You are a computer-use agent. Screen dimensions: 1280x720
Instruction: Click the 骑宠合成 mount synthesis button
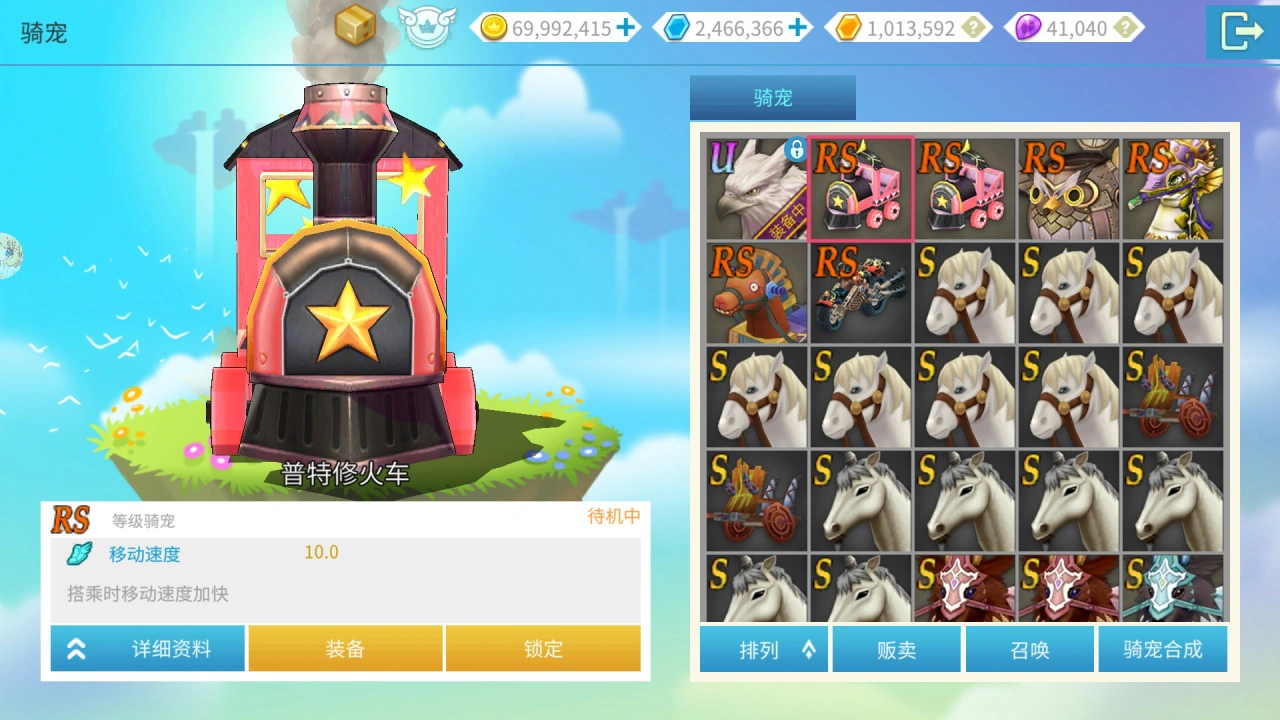(1163, 649)
